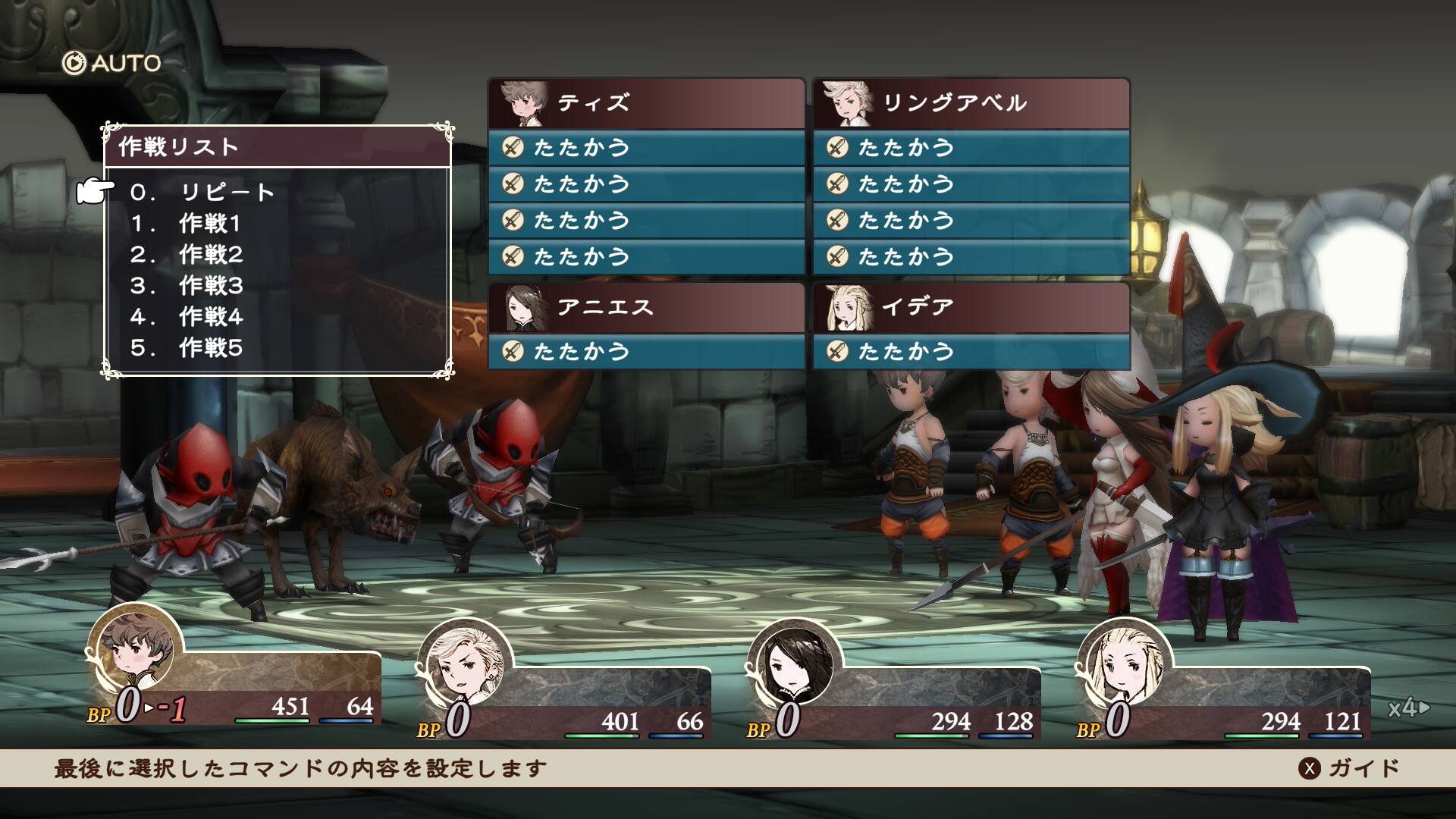The image size is (1456, 819).
Task: Select the アニエス panel header
Action: click(x=646, y=308)
